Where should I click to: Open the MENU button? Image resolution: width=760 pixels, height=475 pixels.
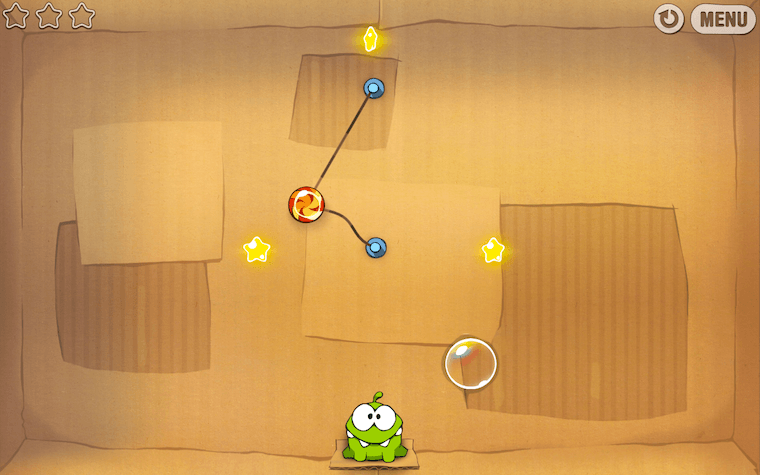[x=723, y=19]
